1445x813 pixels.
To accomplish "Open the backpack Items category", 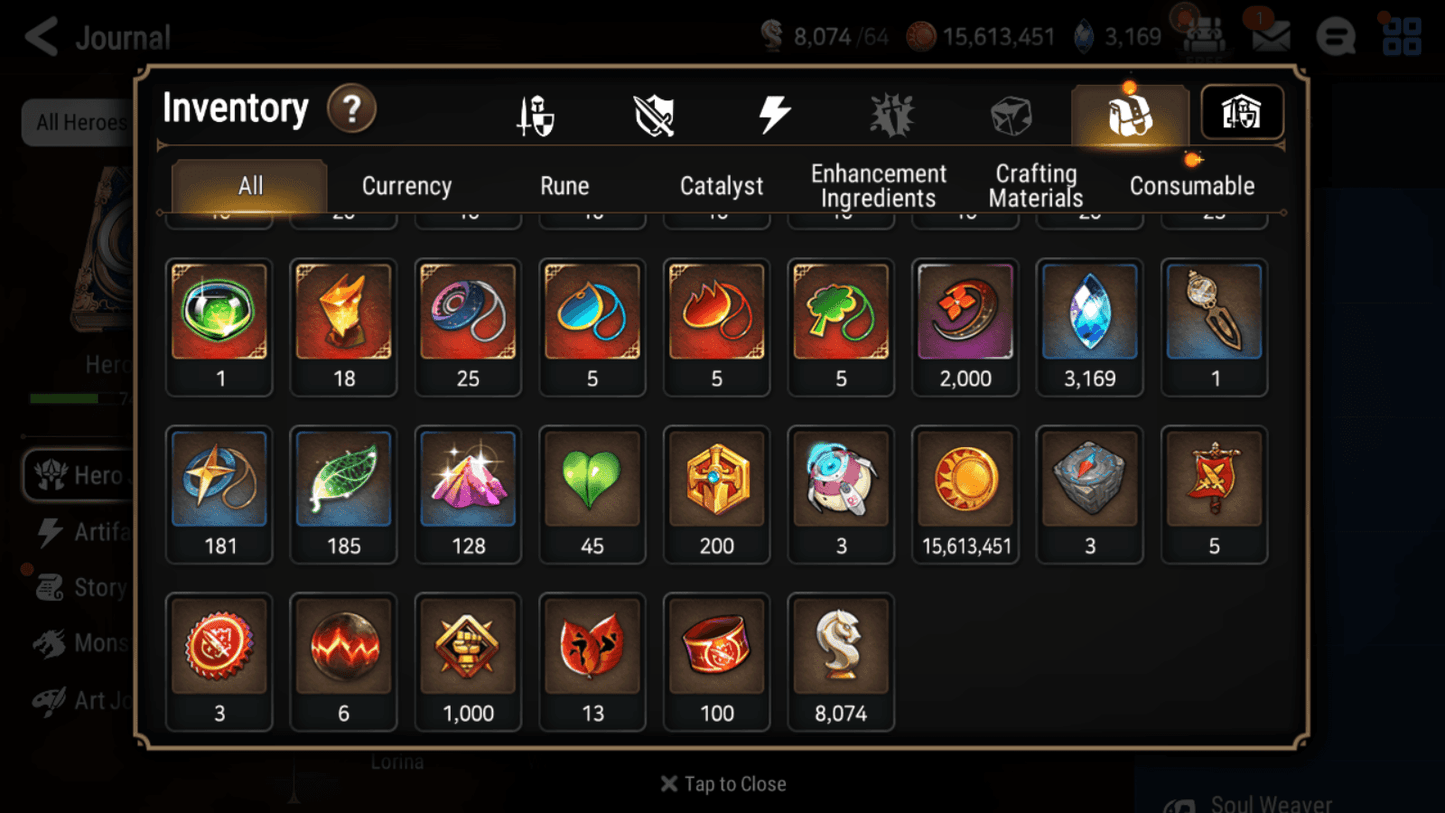I will point(1128,113).
